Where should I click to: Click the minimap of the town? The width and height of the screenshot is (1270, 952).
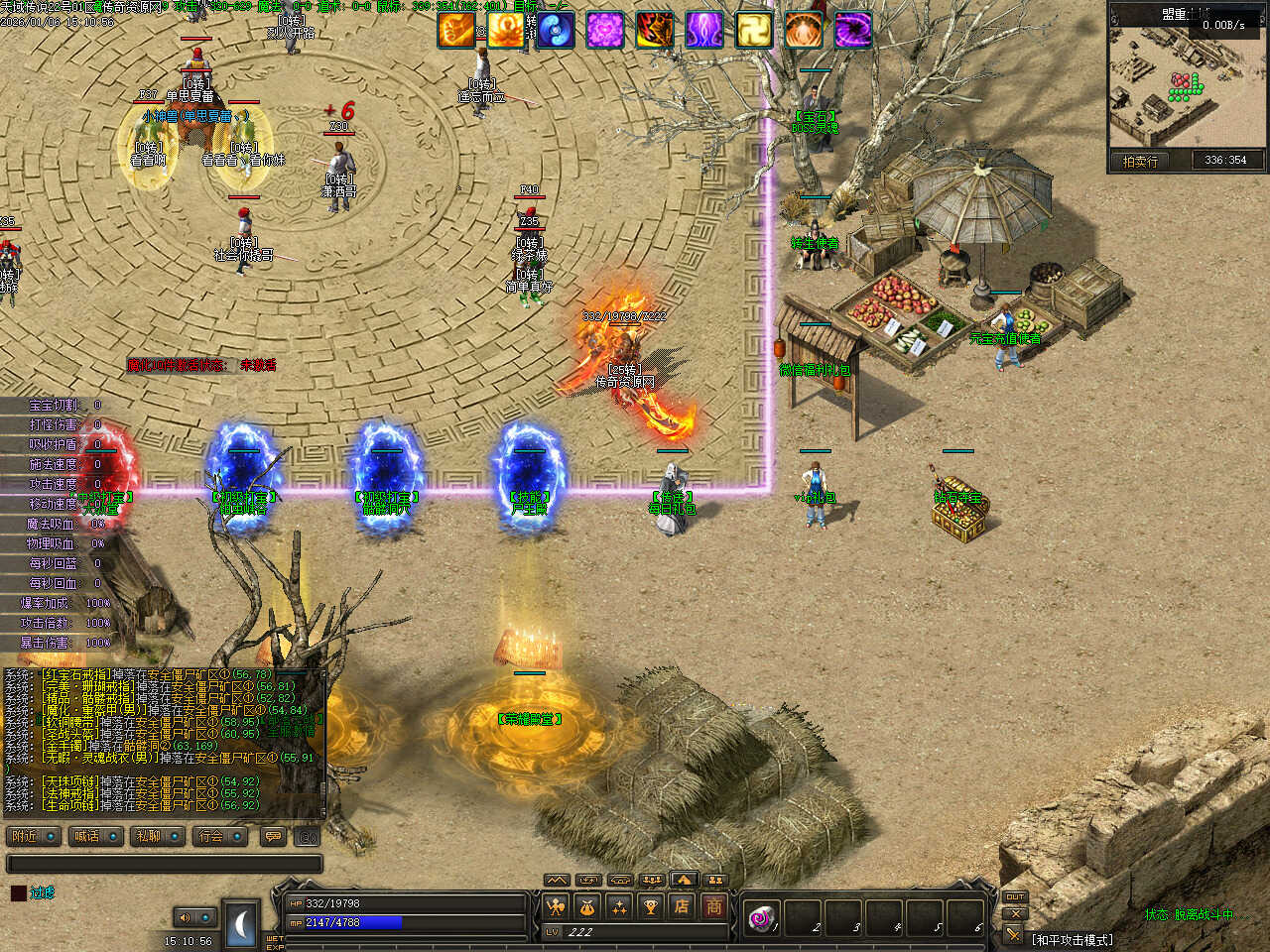[1187, 84]
